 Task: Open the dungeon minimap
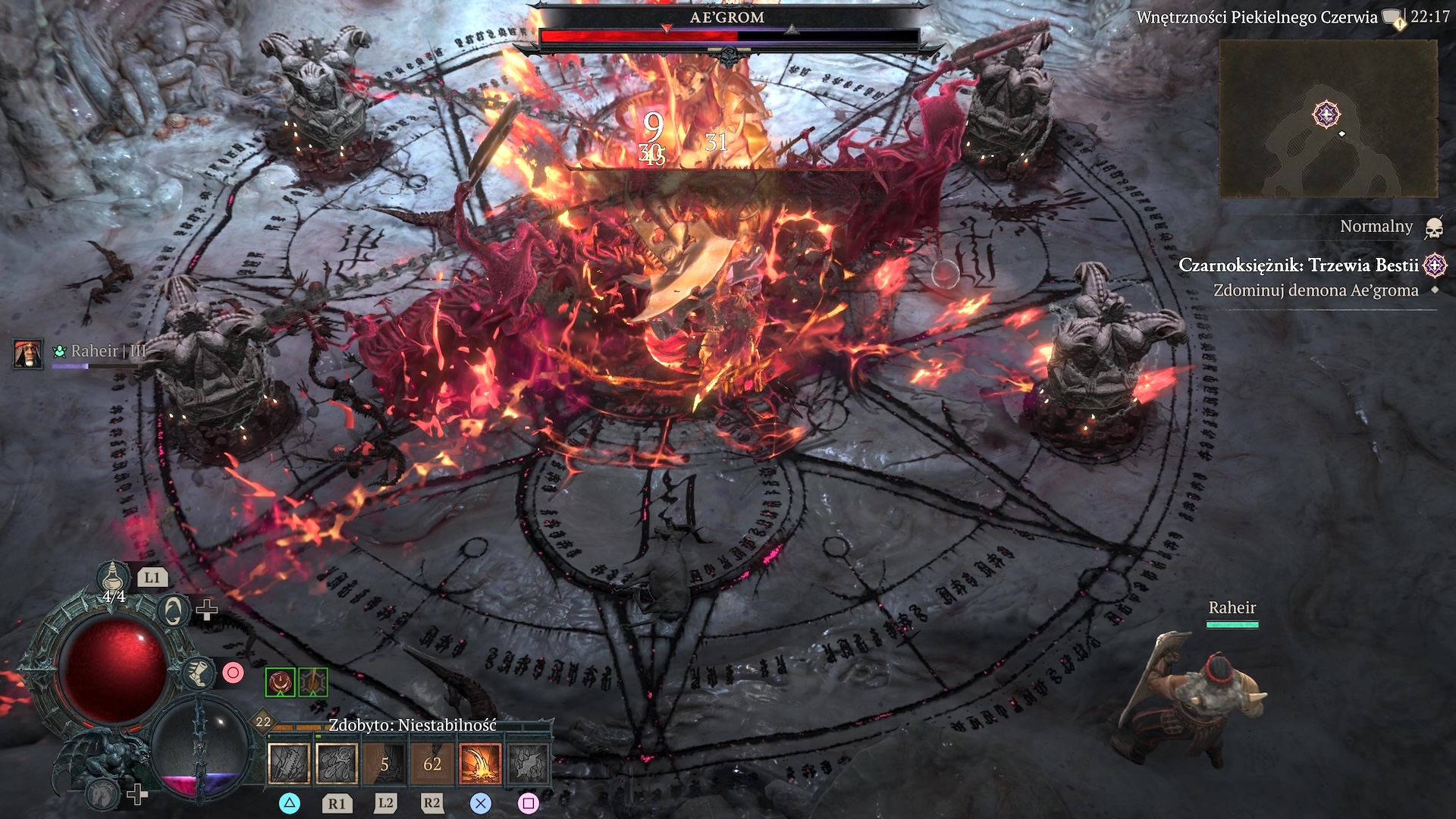point(1328,119)
